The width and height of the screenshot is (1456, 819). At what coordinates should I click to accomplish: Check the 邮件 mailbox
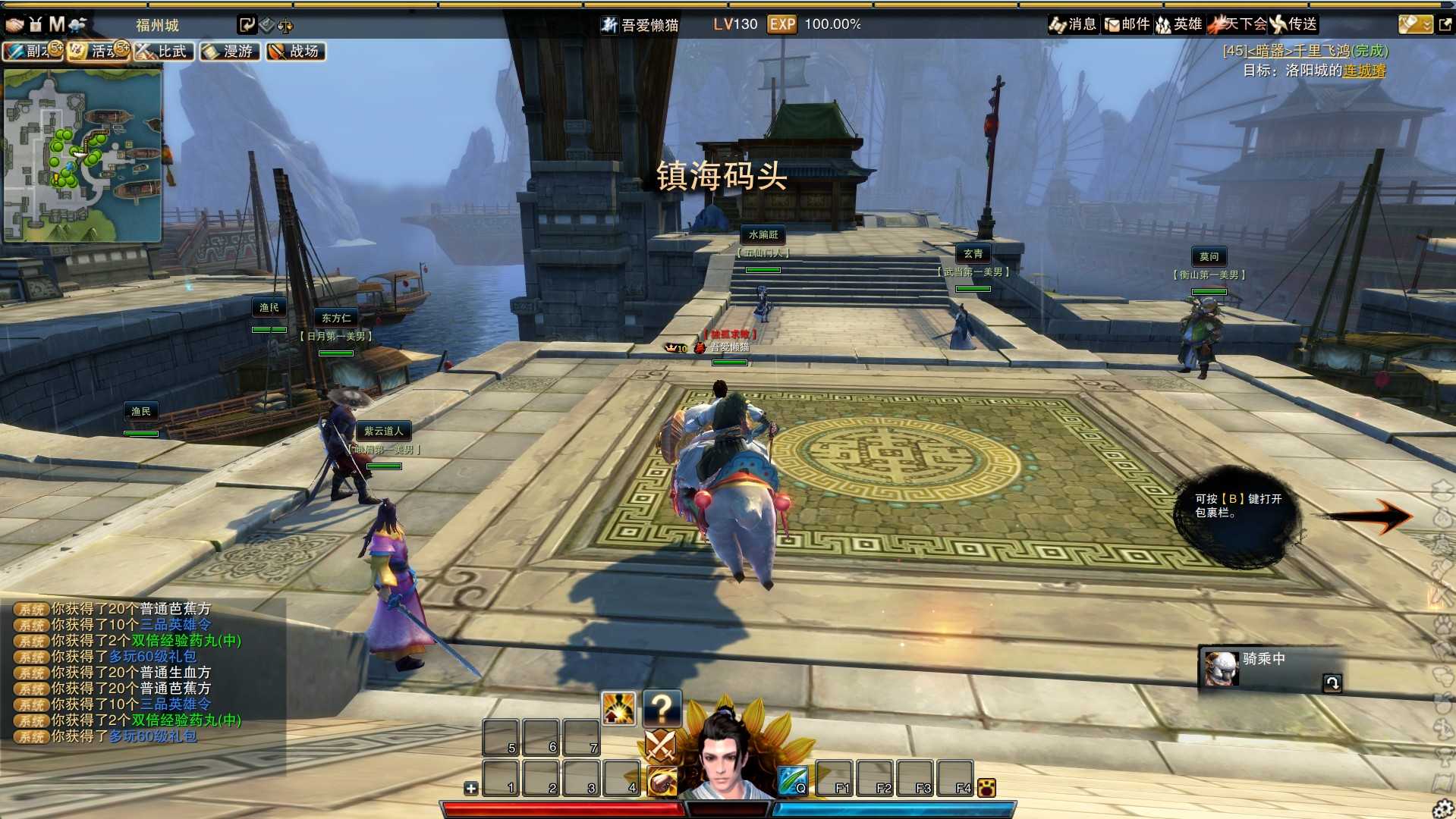(1127, 24)
